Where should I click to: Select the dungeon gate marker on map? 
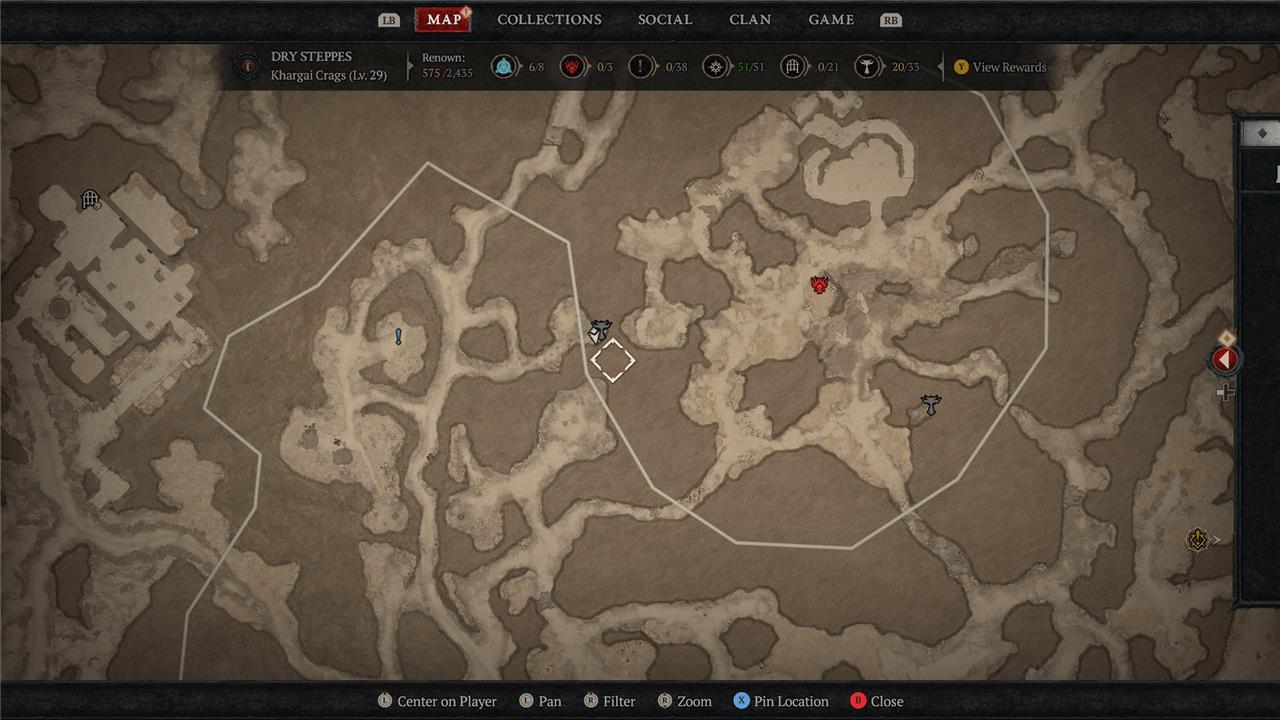coord(90,200)
